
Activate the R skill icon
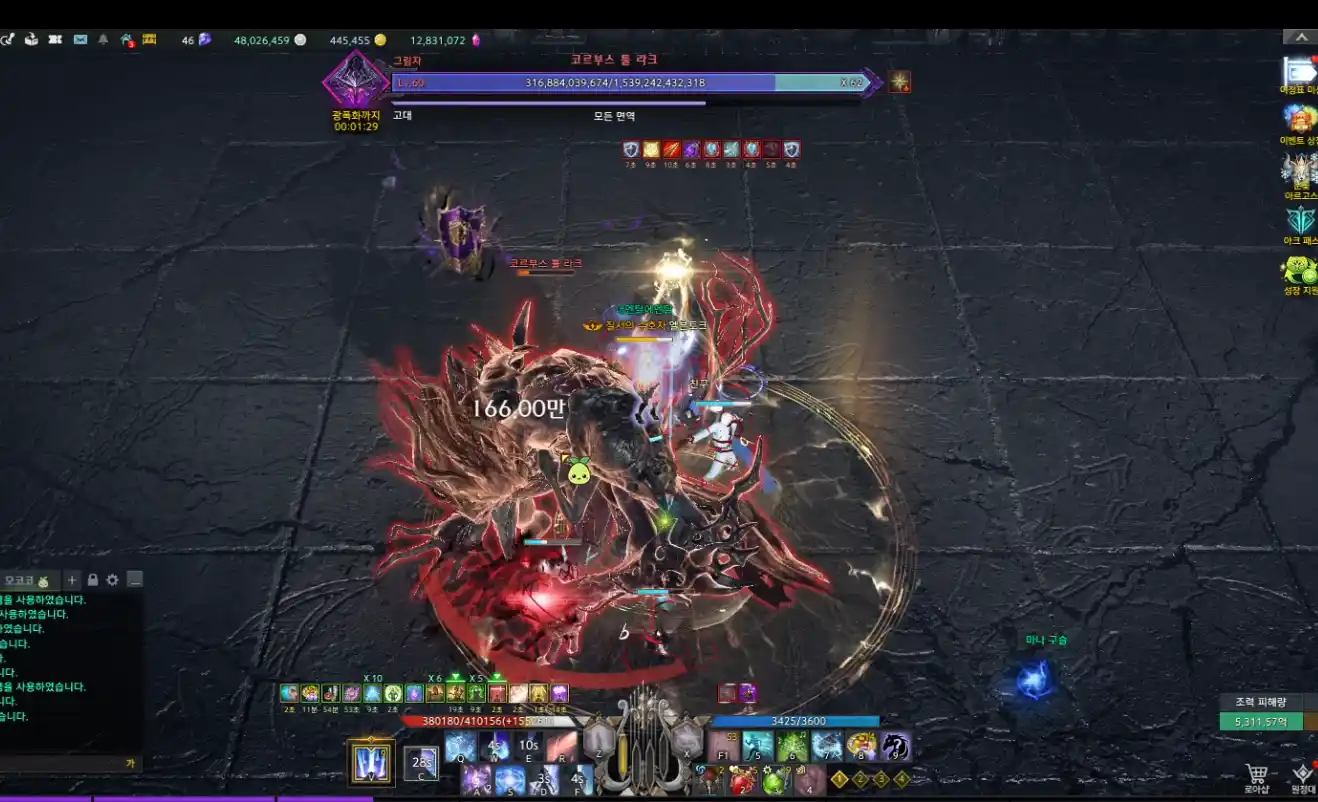(562, 746)
